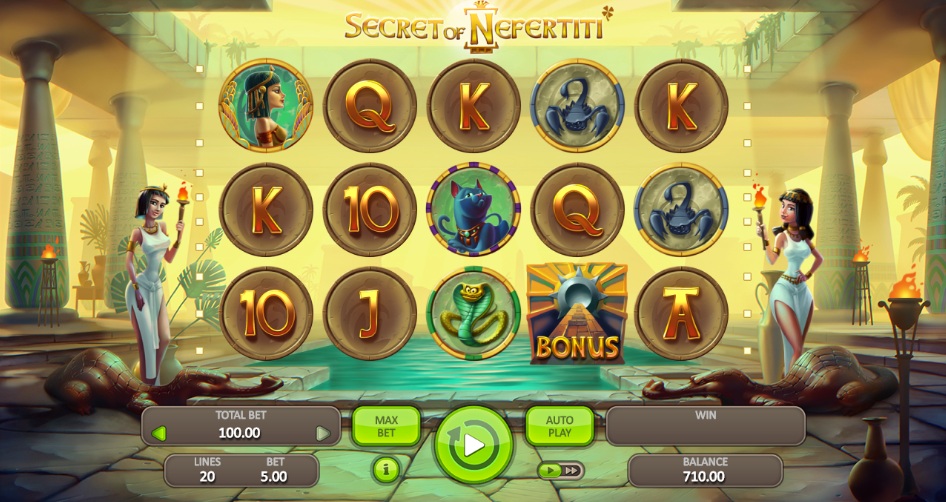The width and height of the screenshot is (946, 502).
Task: Decrease total bet with the left arrow
Action: click(158, 433)
